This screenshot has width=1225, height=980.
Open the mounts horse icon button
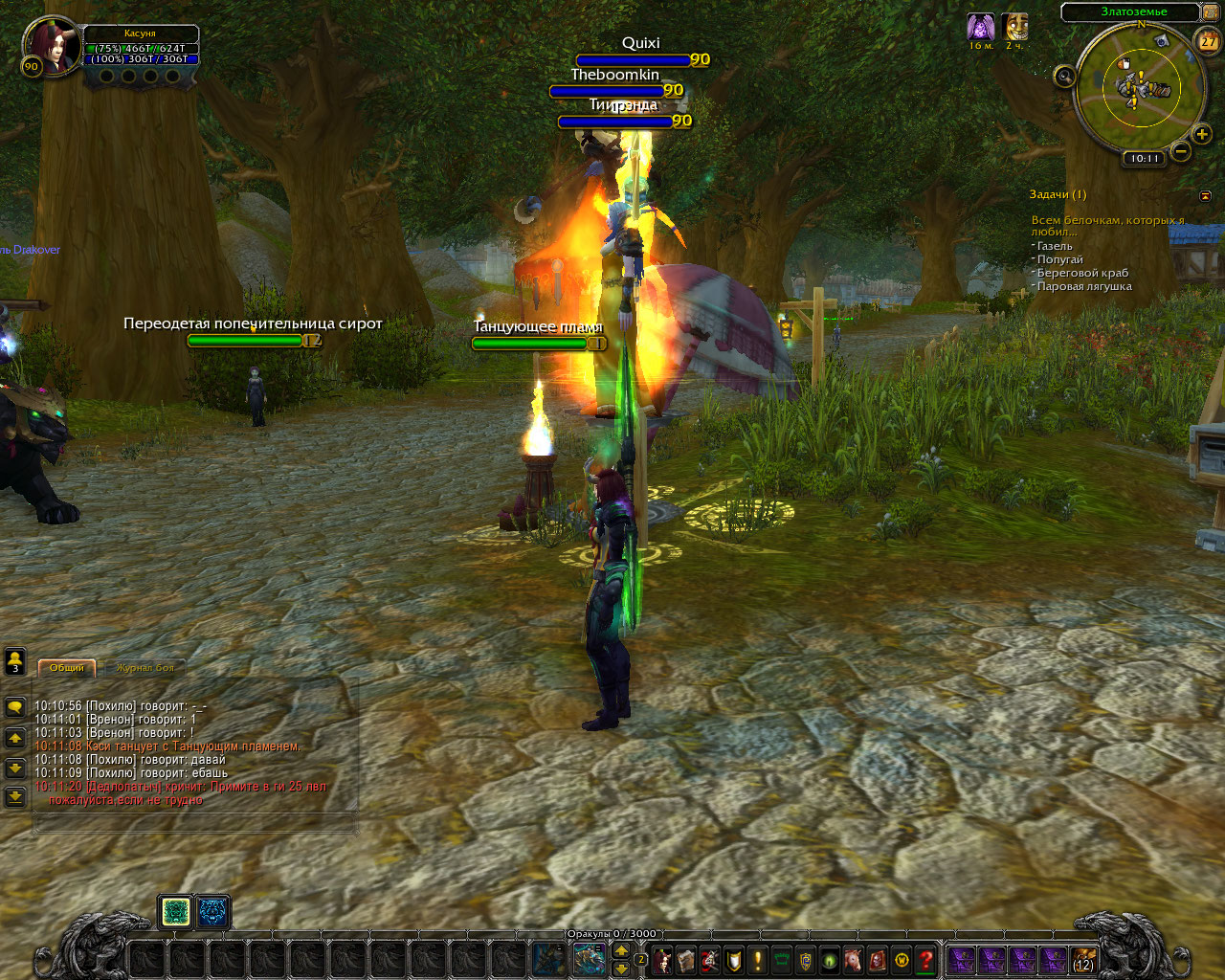[x=854, y=960]
